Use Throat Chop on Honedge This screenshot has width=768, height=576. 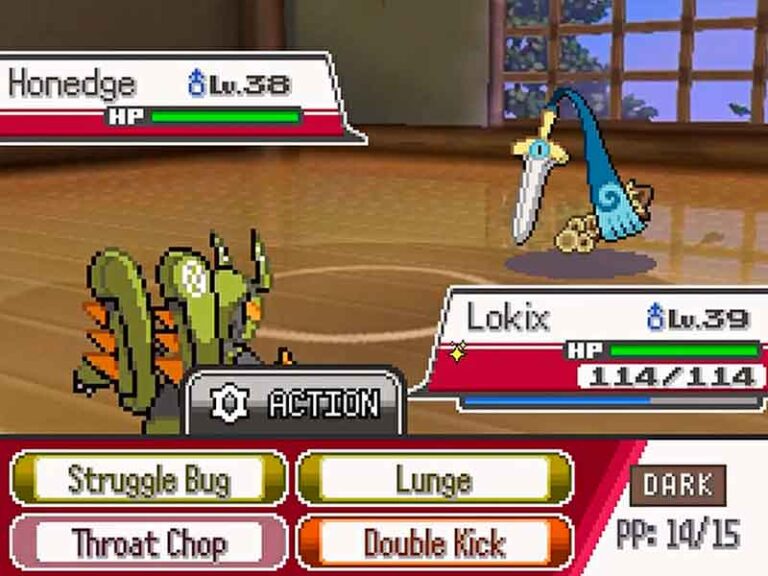148,543
